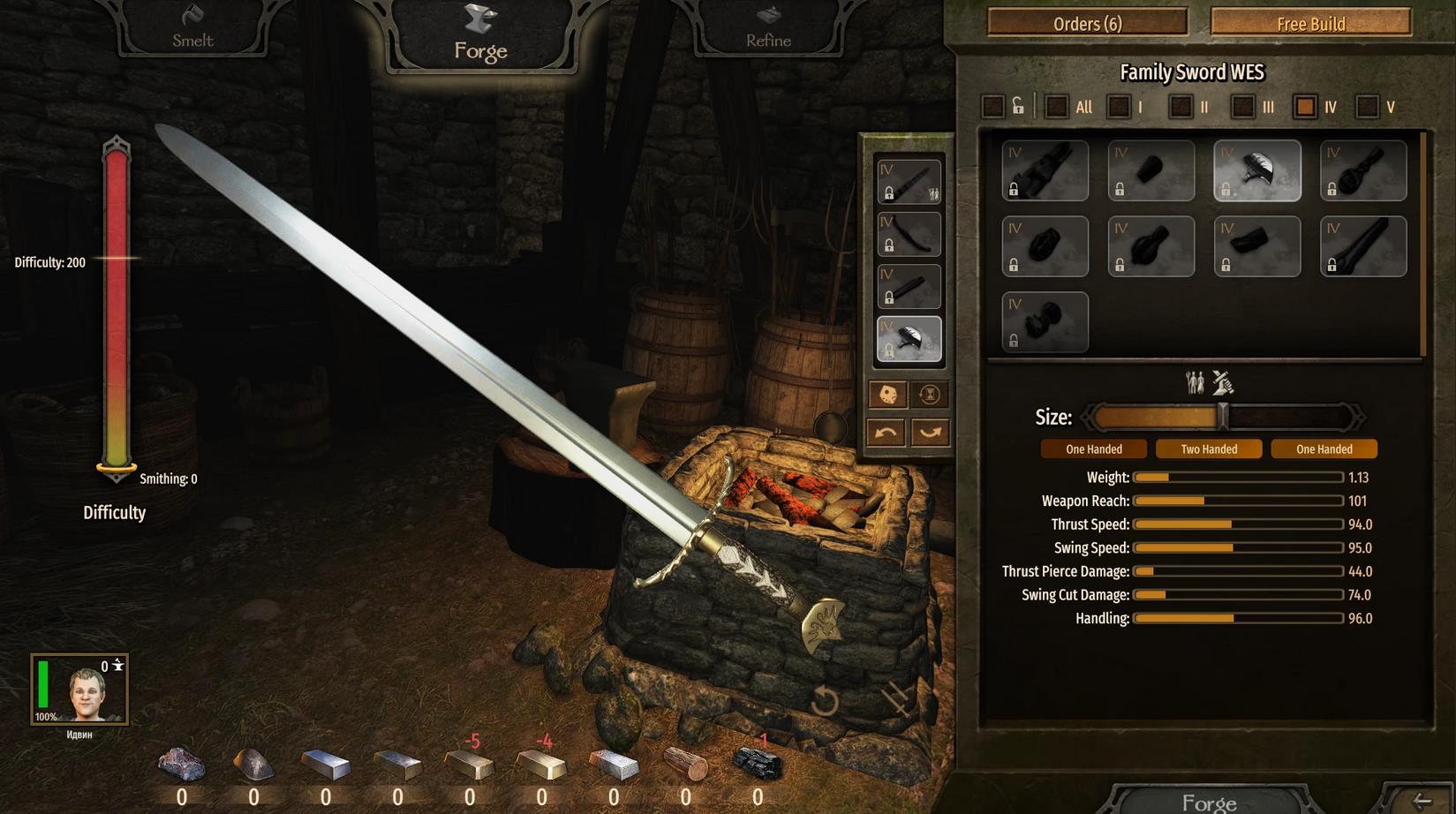The height and width of the screenshot is (814, 1456).
Task: Open the Orders (6) list
Action: [x=1087, y=24]
